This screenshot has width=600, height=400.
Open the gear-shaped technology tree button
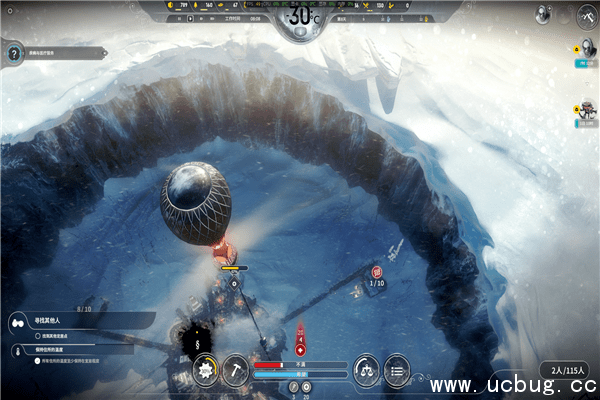[207, 369]
